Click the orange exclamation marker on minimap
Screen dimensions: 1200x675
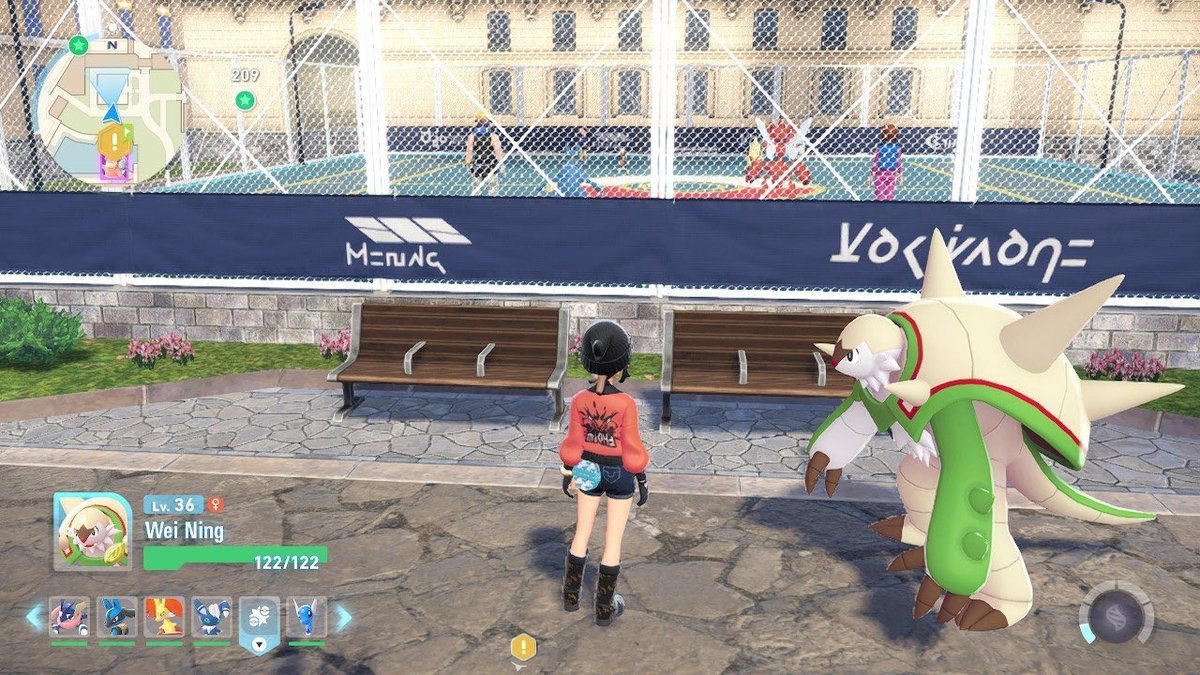tap(115, 139)
